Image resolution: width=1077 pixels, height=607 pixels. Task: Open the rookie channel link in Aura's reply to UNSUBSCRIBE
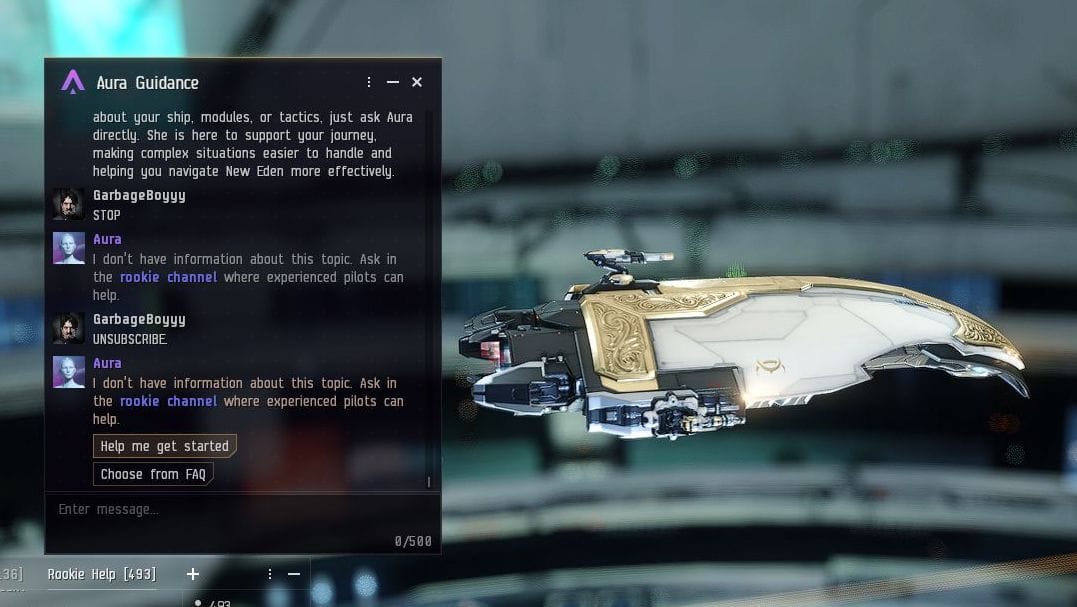(168, 401)
